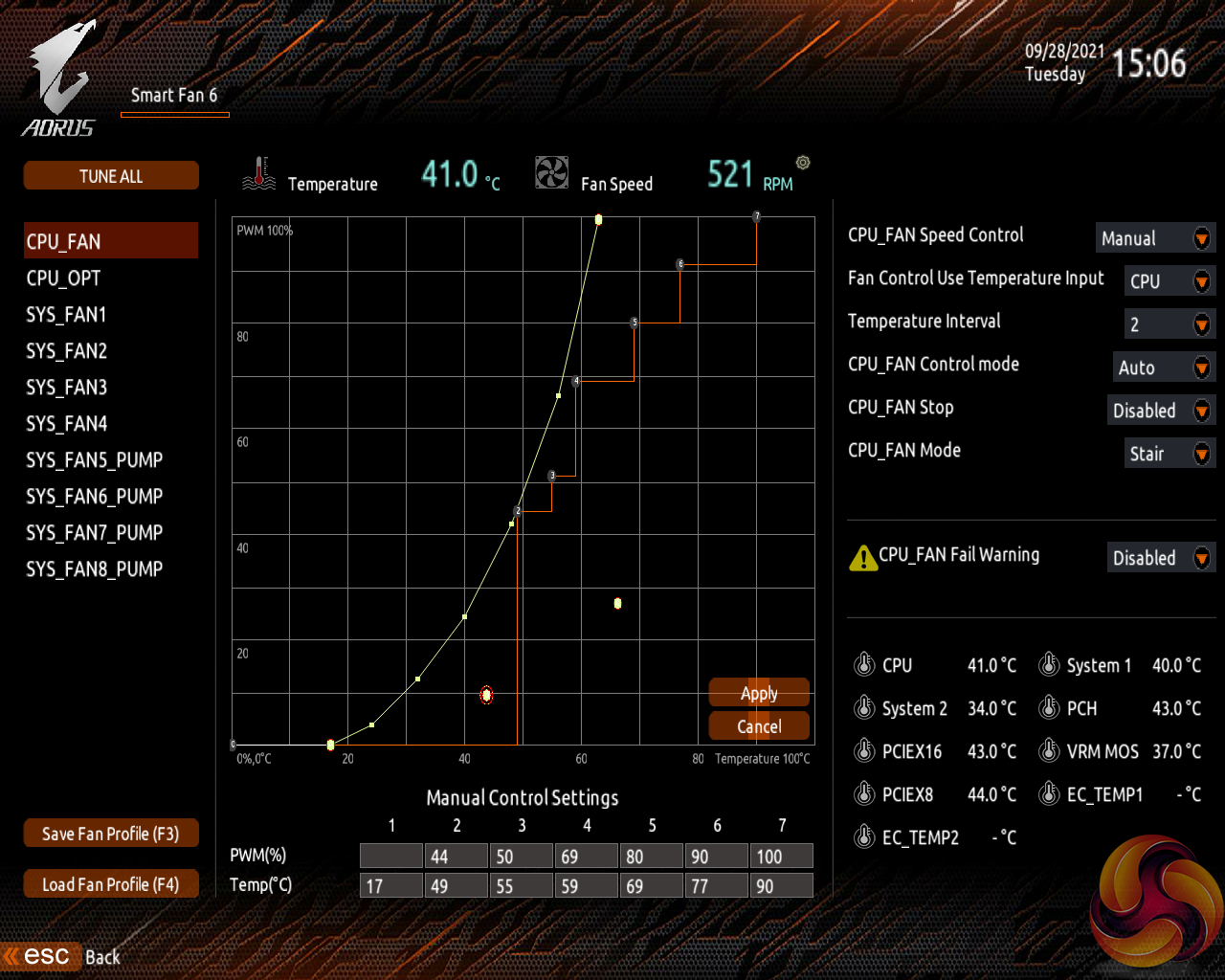Toggle the CPU_FAN Stop dropdown
The width and height of the screenshot is (1225, 980).
coord(1161,411)
